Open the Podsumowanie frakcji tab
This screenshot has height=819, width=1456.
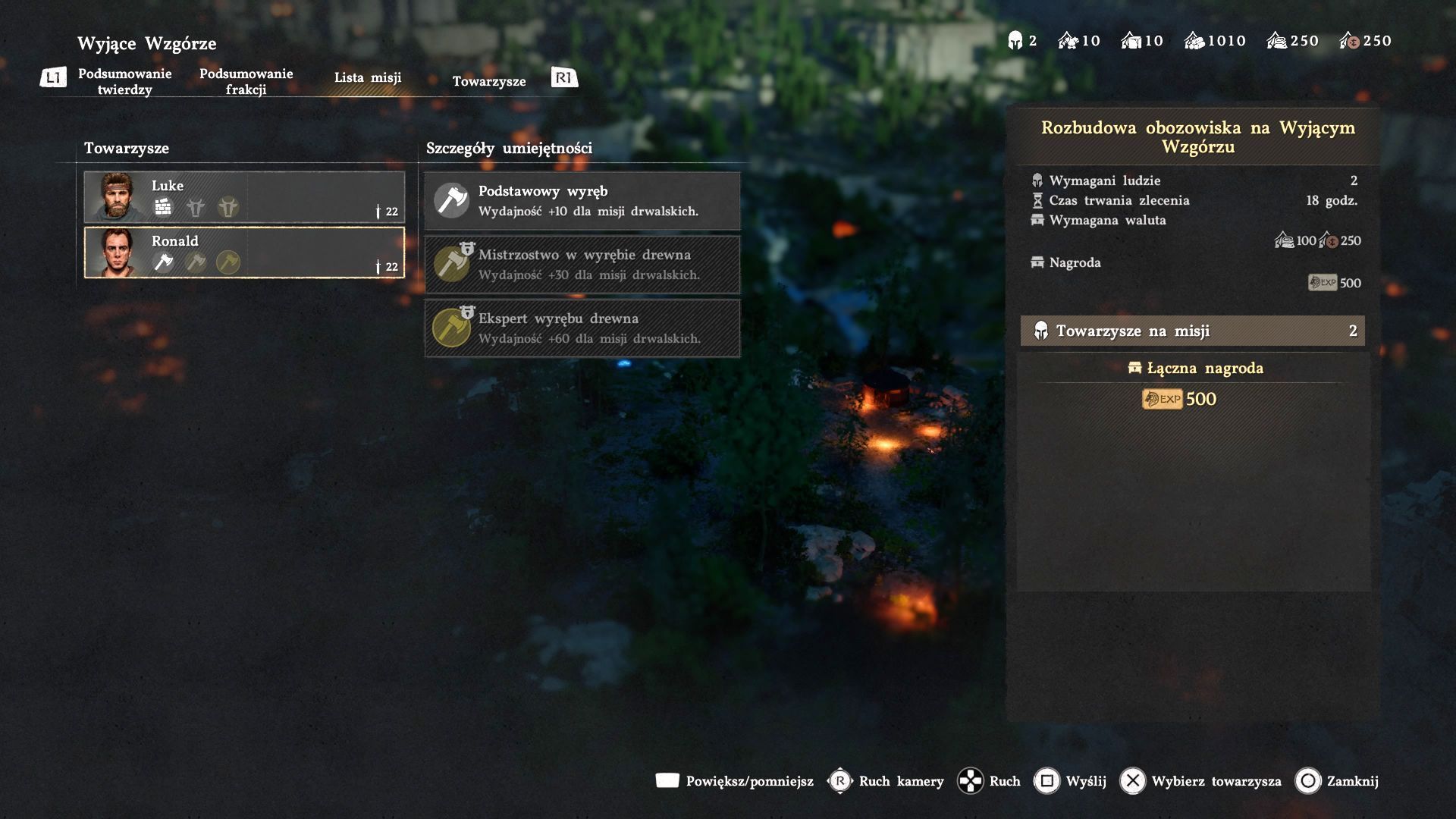point(246,81)
